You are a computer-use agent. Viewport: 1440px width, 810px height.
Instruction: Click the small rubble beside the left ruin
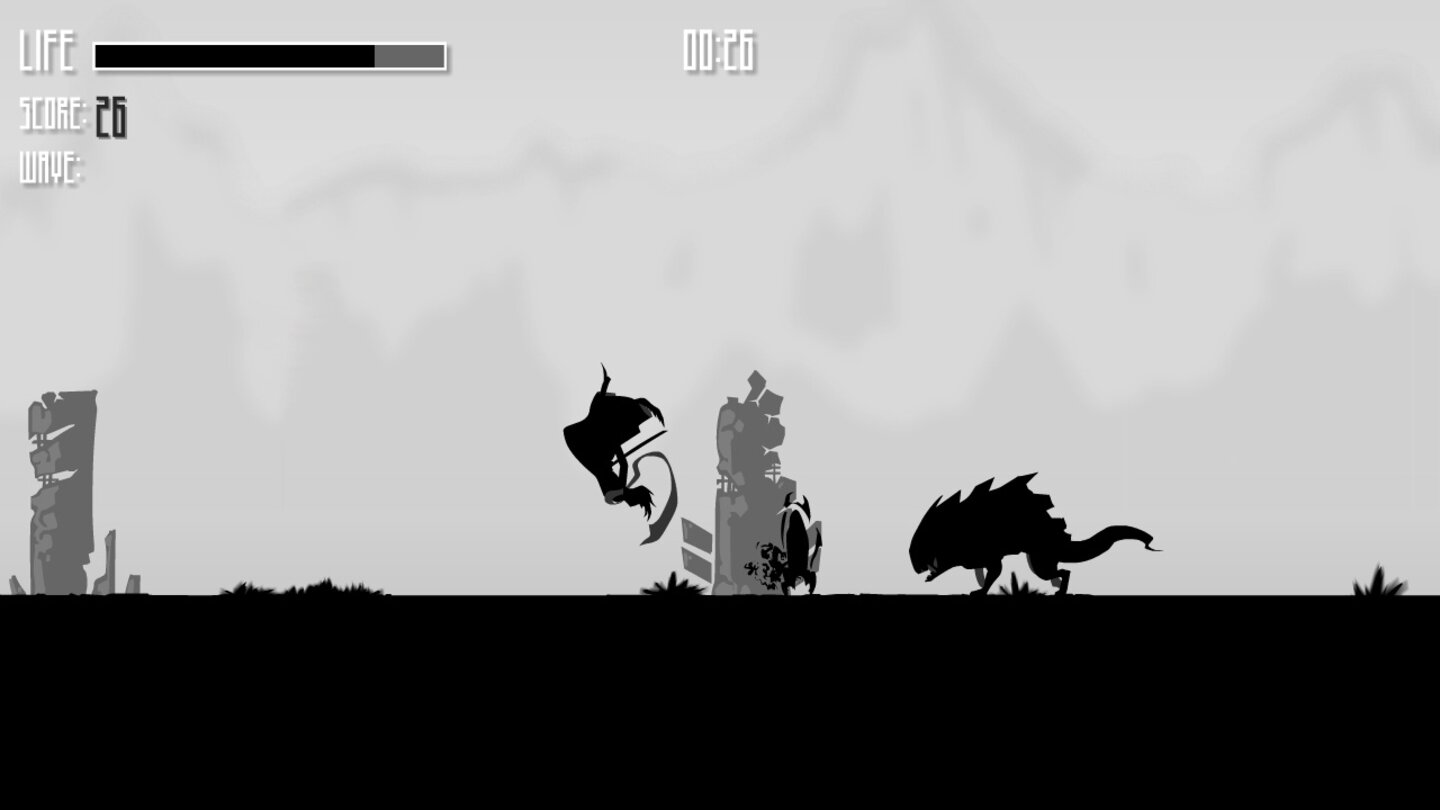point(110,565)
